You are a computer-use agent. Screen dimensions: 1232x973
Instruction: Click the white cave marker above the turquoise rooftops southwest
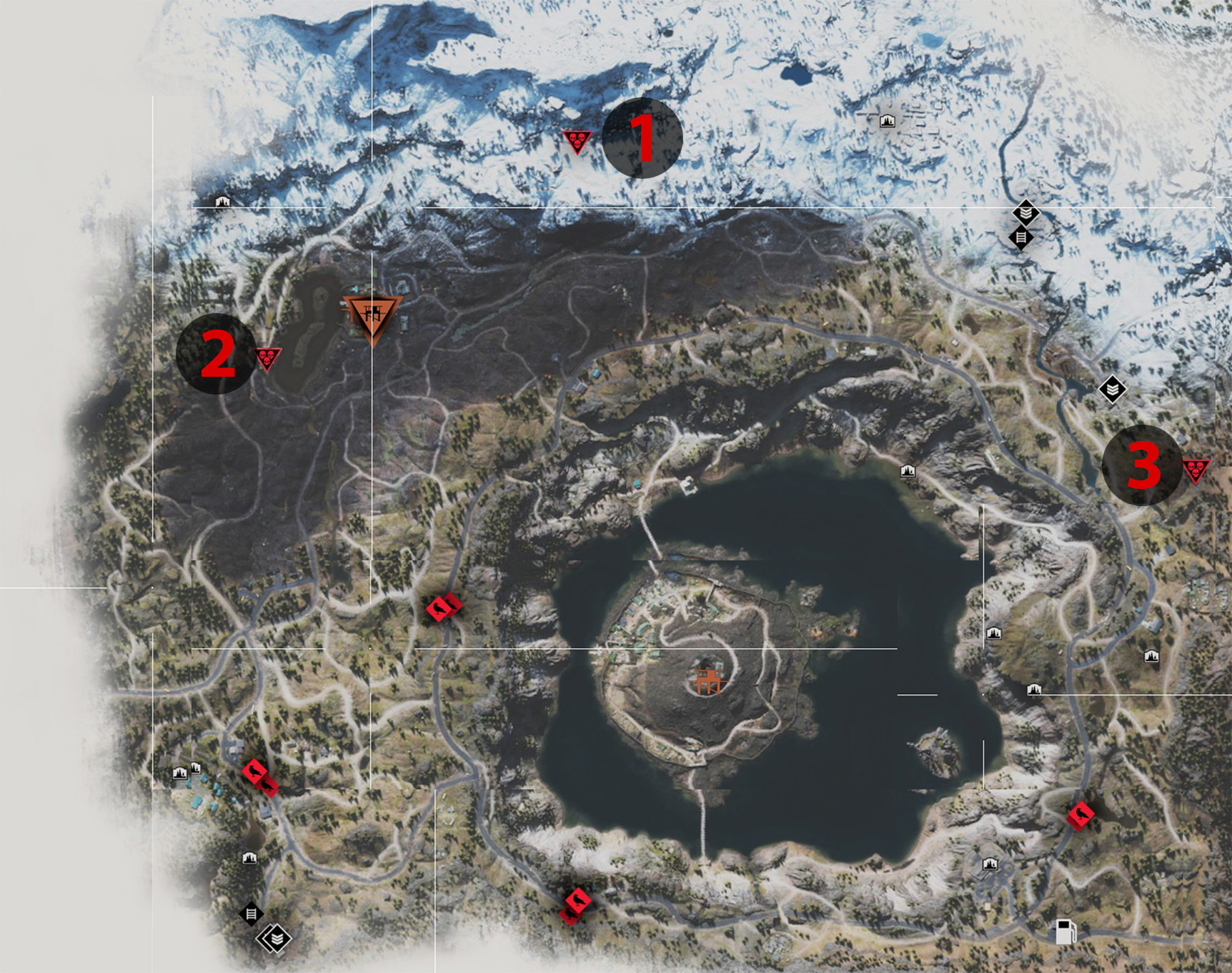click(x=179, y=773)
